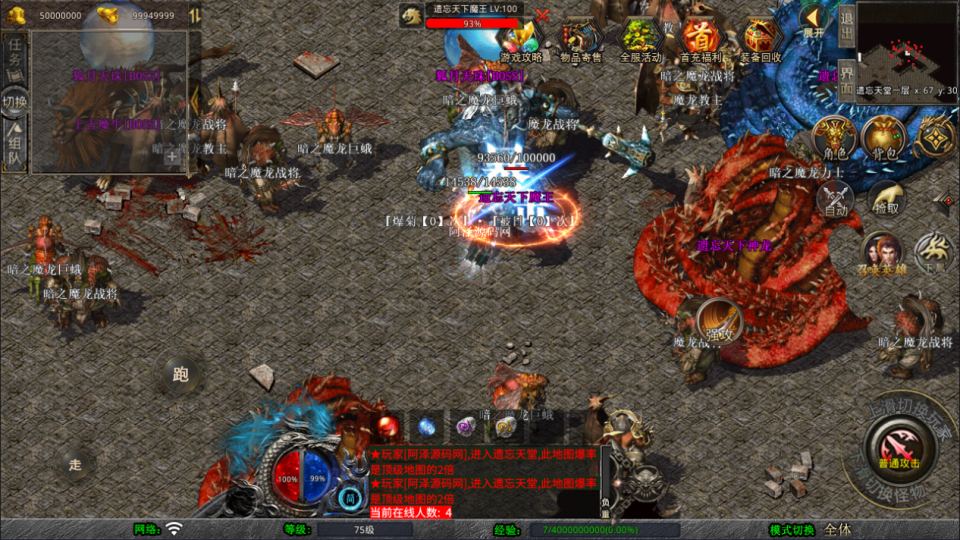This screenshot has height=540, width=960.
Task: Switch to the 任务 quest tab
Action: point(14,57)
